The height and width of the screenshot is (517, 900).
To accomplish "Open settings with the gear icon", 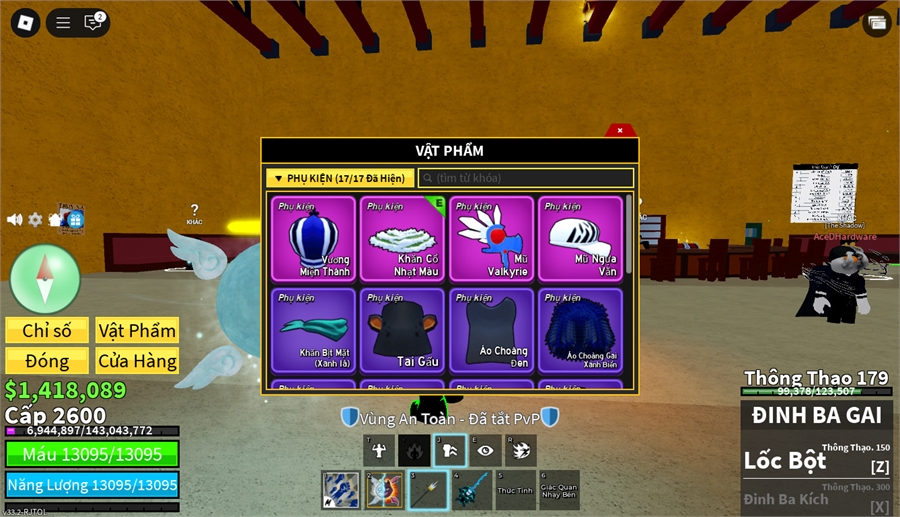I will pyautogui.click(x=35, y=220).
